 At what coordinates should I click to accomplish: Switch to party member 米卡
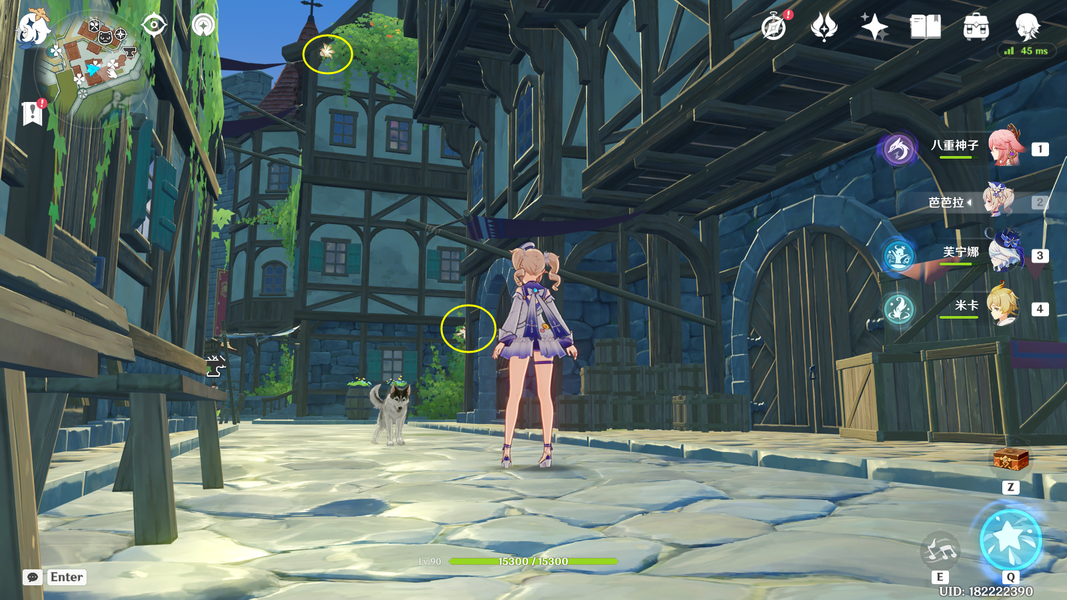pos(1004,308)
